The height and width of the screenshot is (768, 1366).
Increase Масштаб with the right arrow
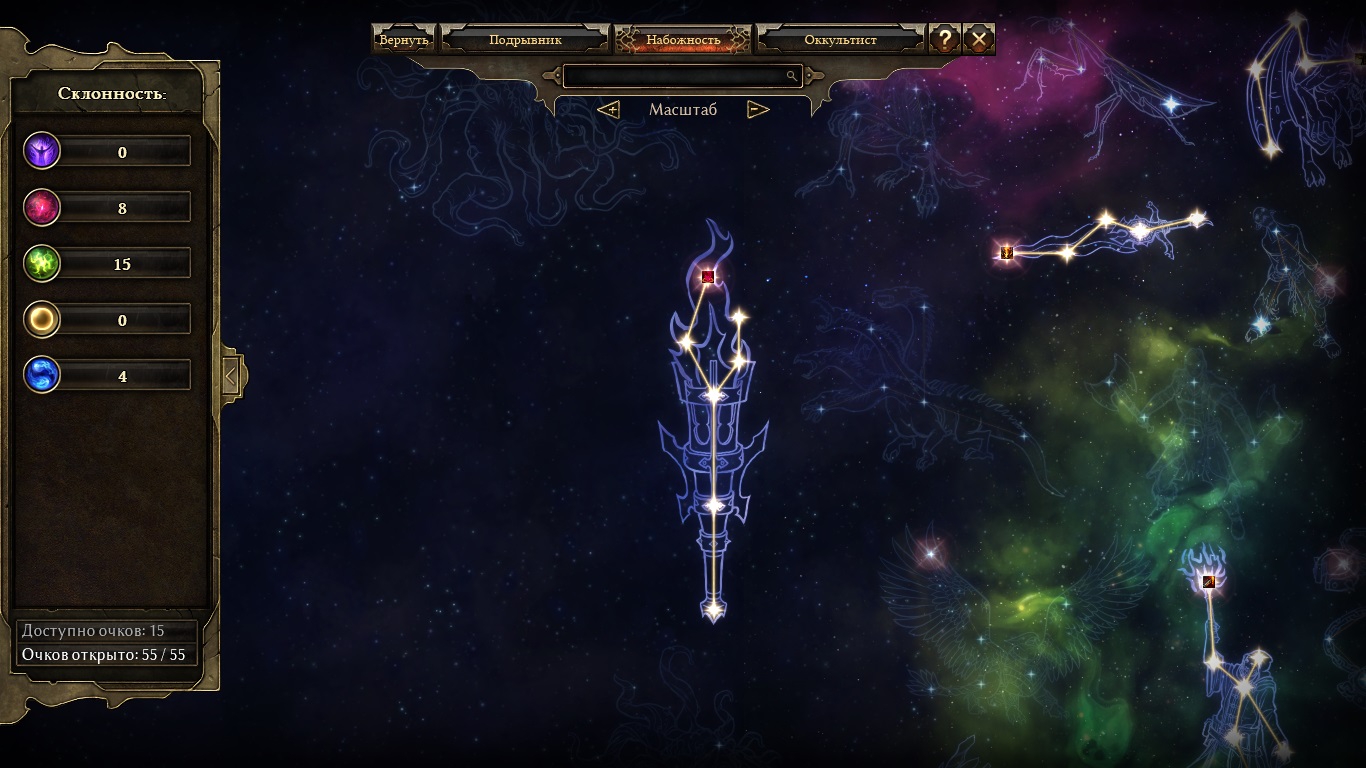758,110
